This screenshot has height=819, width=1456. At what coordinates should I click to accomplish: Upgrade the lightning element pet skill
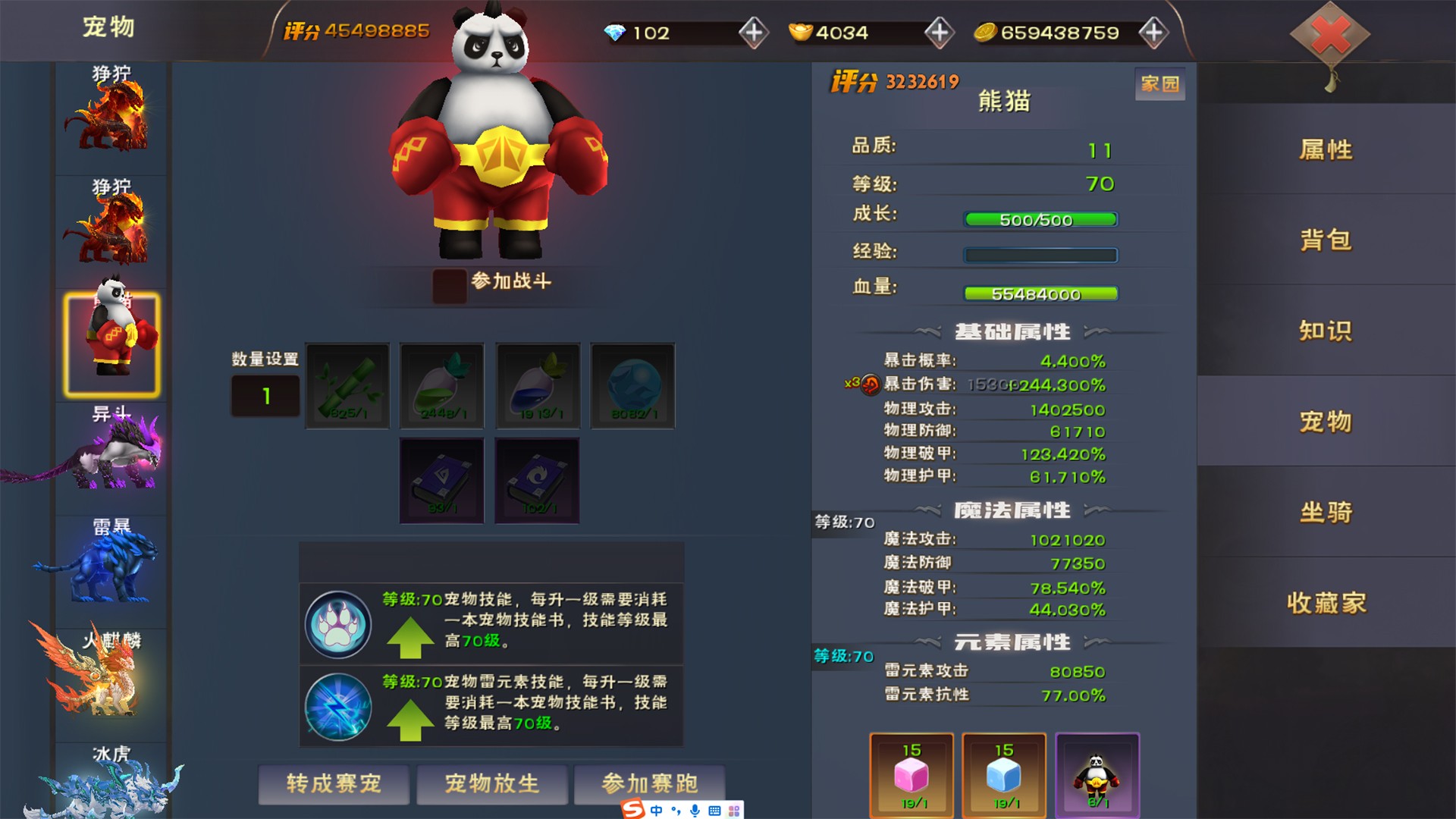[409, 719]
